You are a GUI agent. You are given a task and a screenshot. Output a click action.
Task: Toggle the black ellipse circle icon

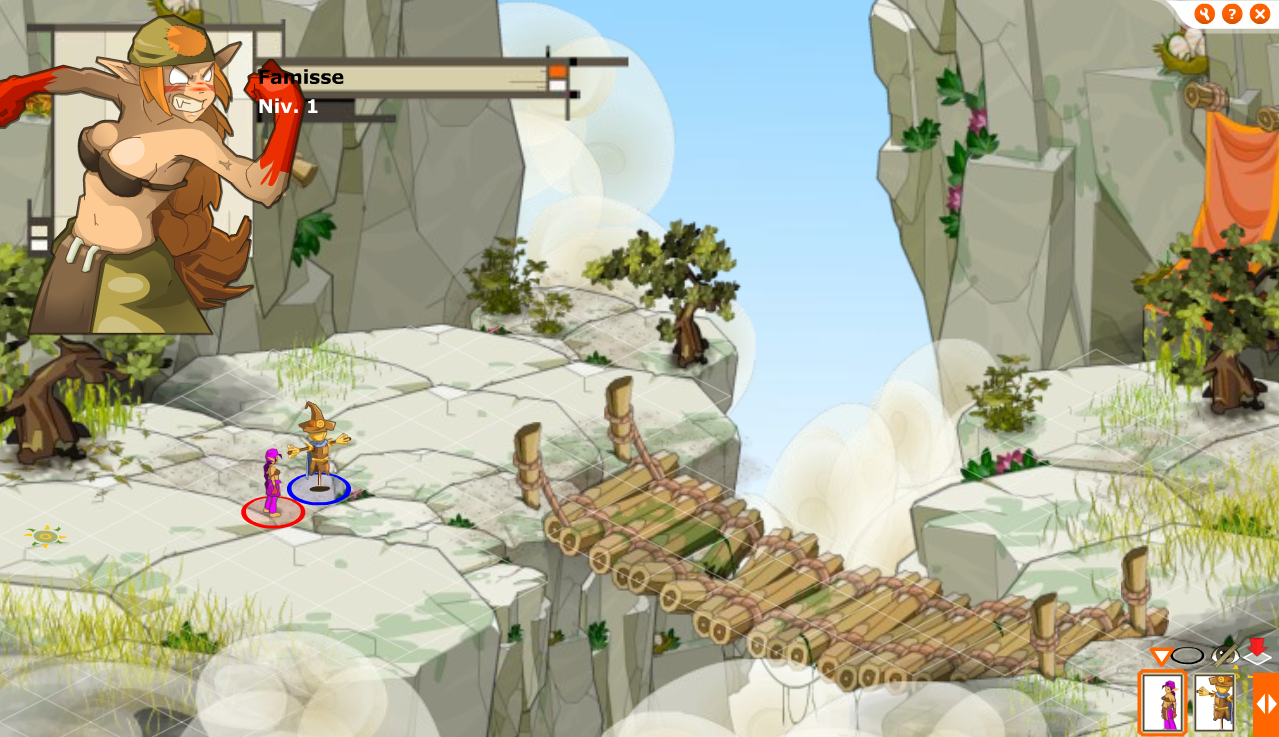1188,656
